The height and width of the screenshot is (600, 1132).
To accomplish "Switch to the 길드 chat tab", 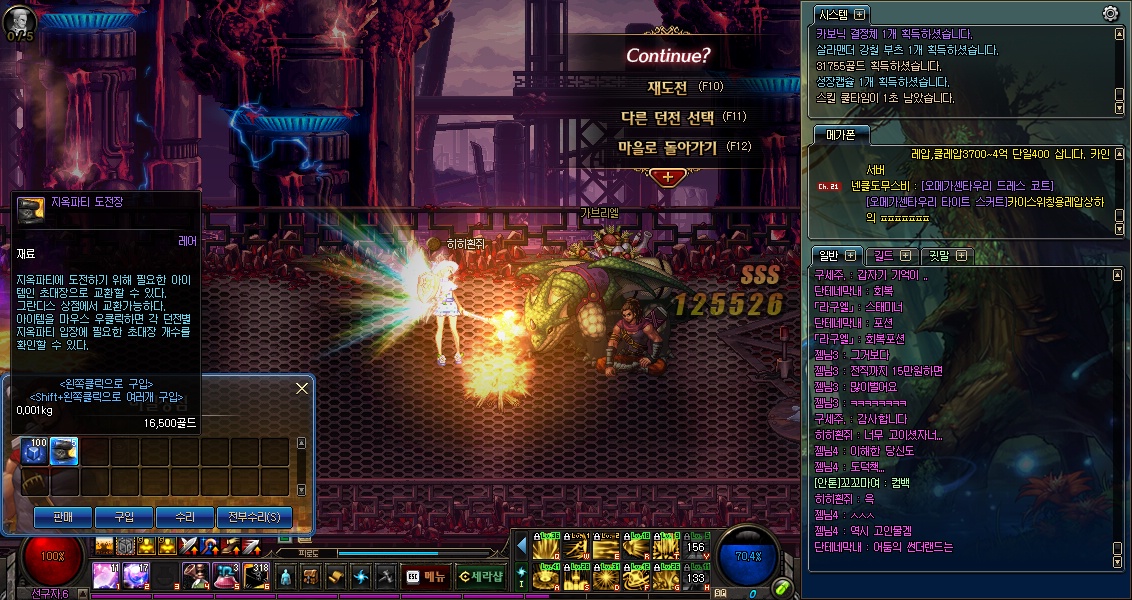I will pos(889,256).
